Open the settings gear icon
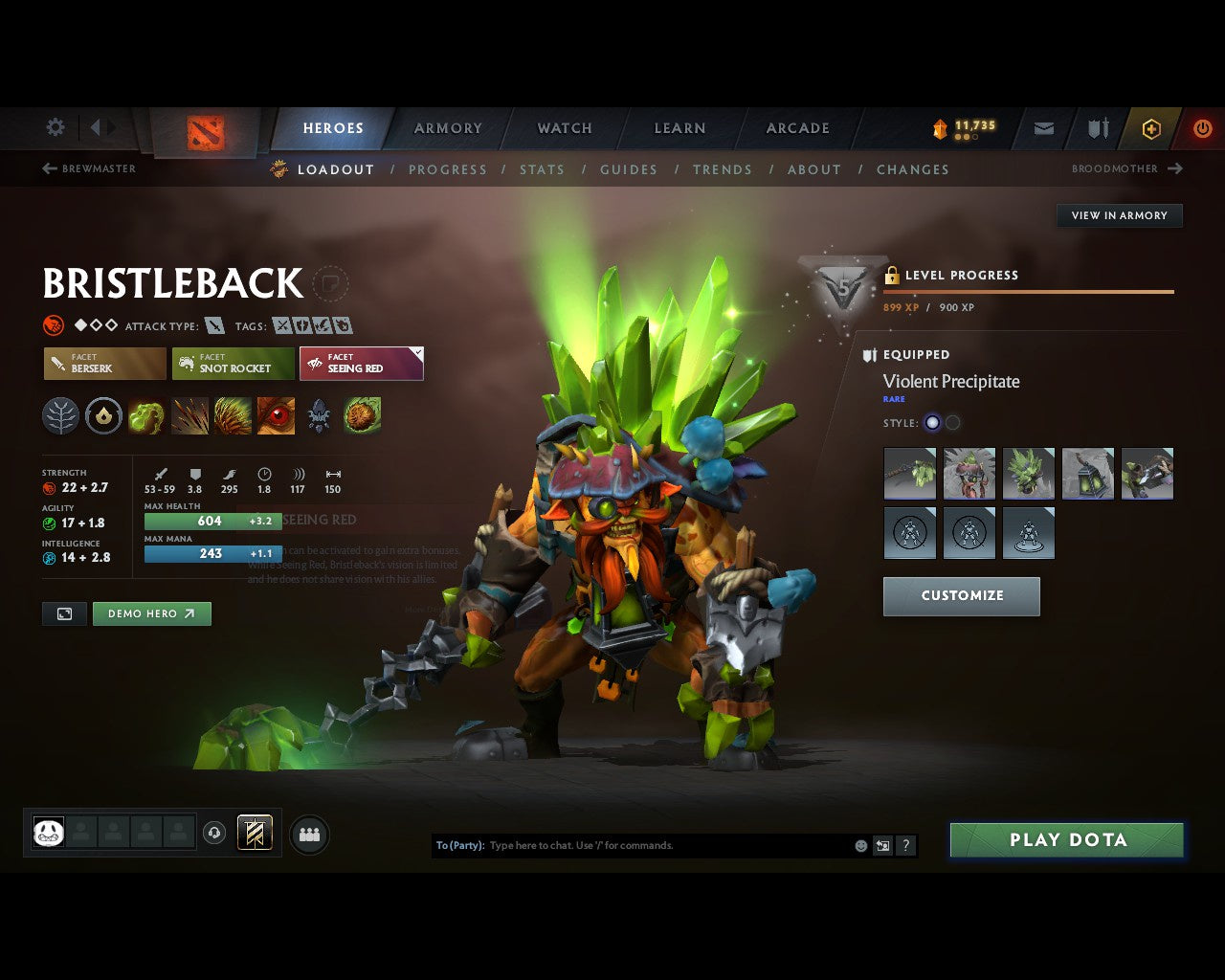 [55, 127]
